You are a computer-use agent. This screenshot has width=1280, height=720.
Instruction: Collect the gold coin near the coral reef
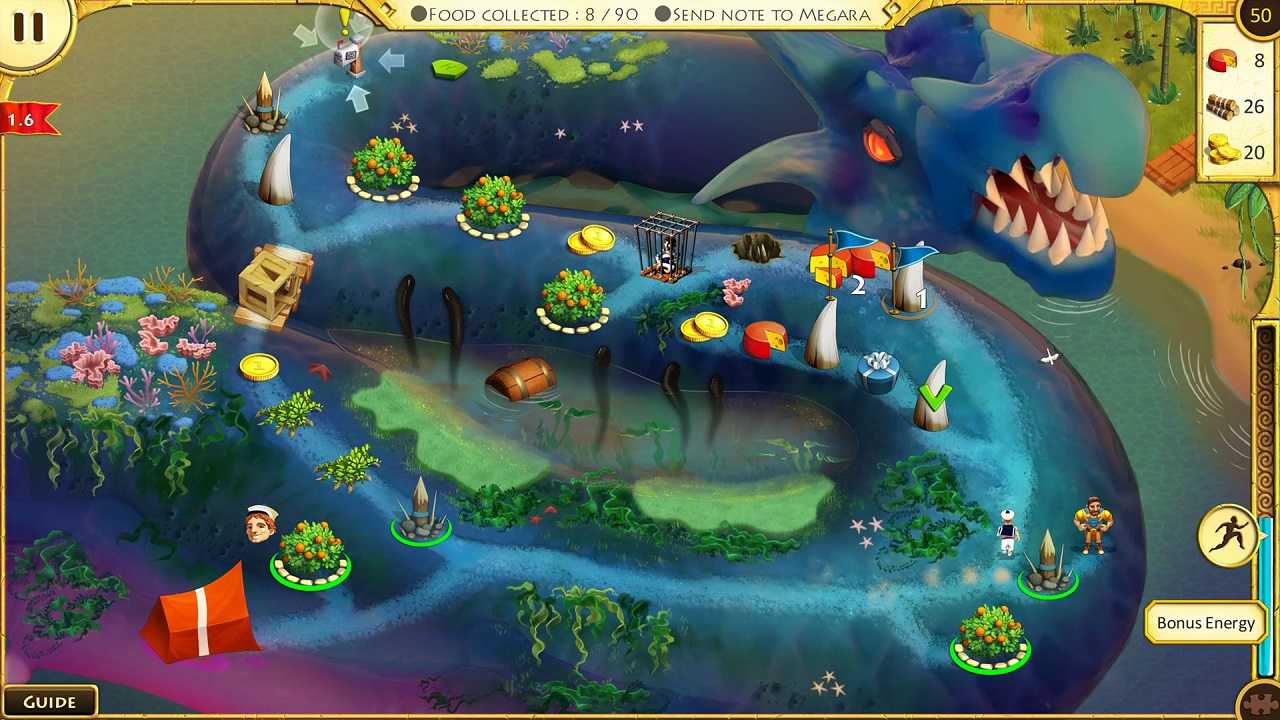(258, 367)
